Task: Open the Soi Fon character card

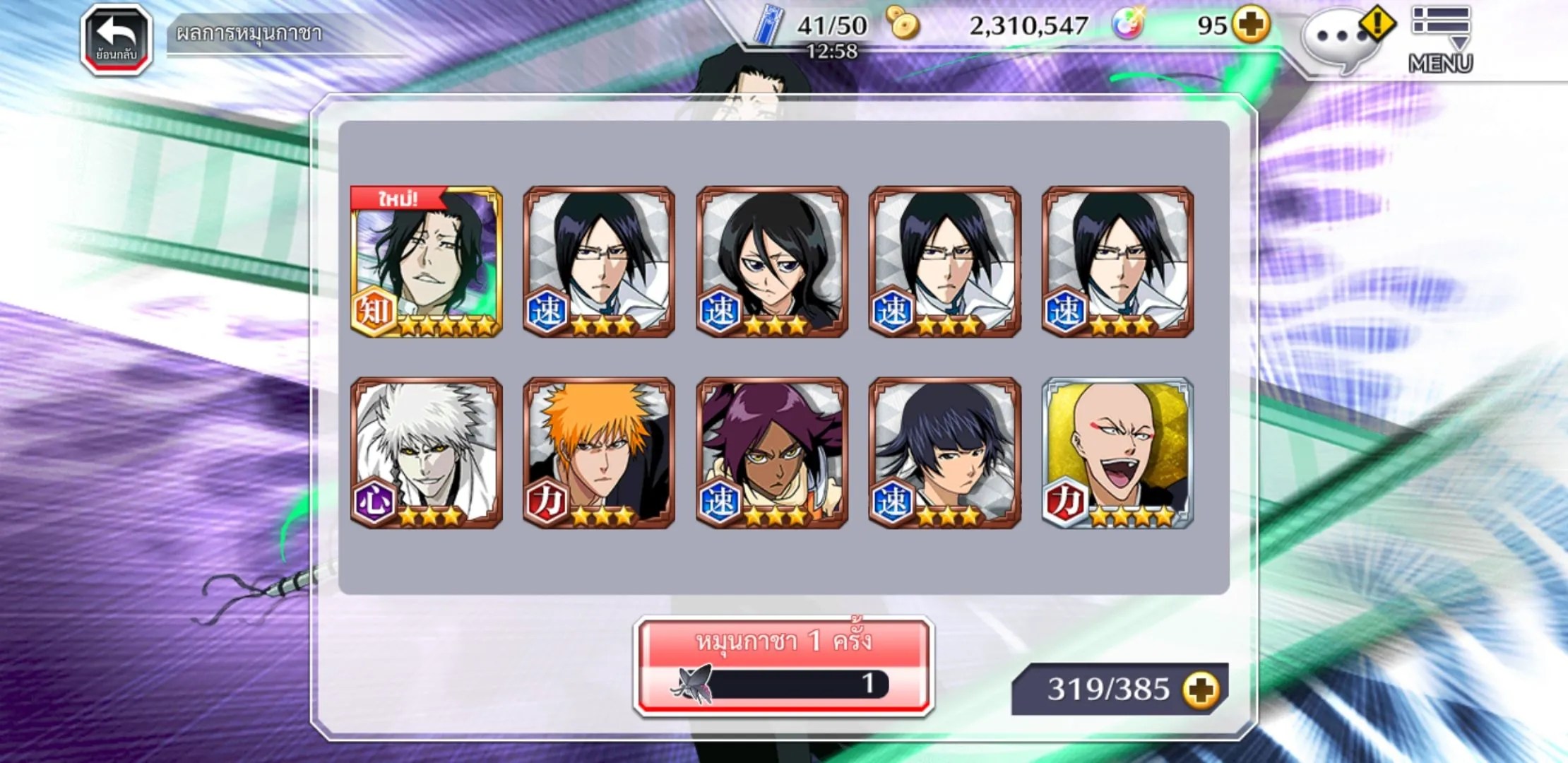Action: (x=944, y=452)
